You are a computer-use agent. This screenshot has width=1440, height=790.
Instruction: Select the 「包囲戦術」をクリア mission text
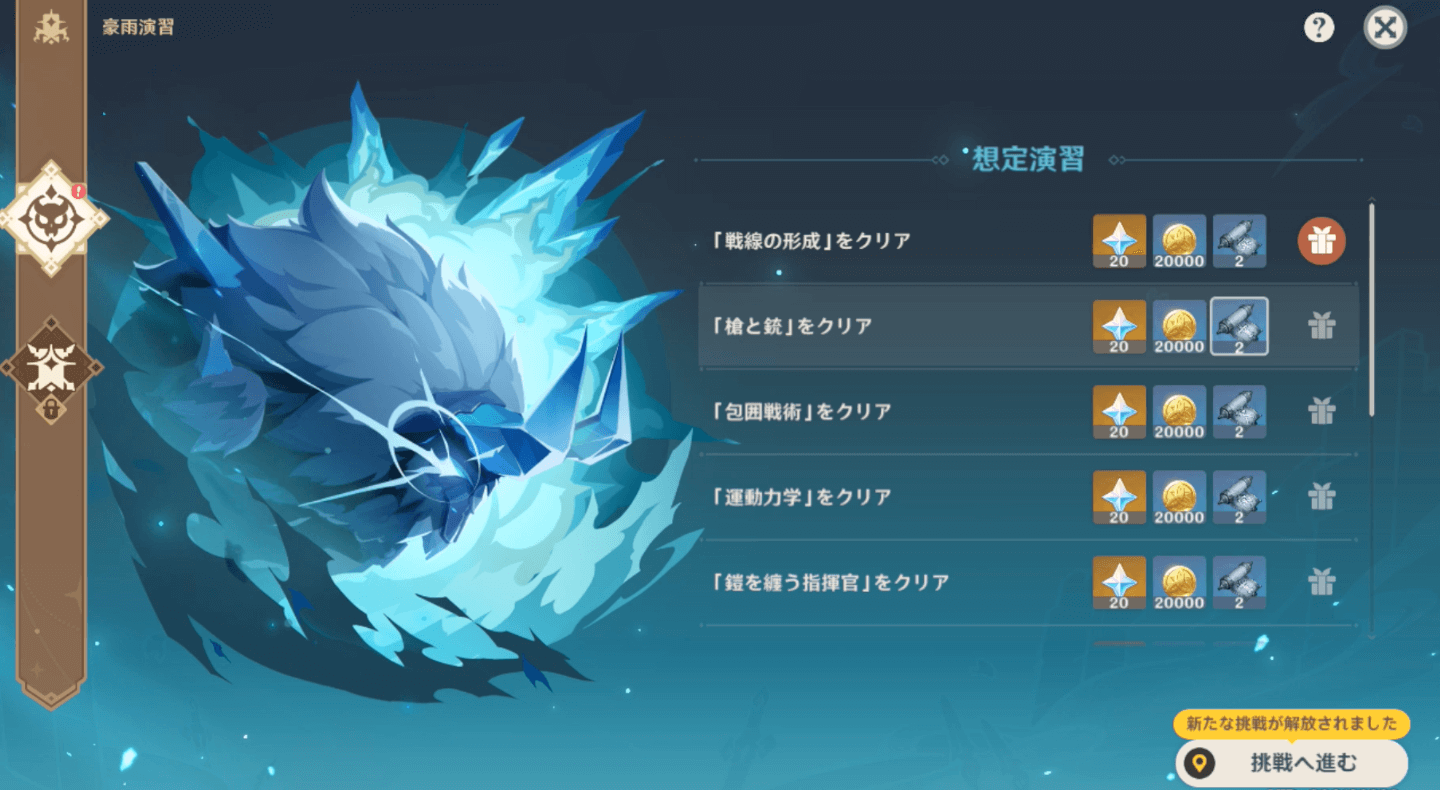(x=800, y=411)
